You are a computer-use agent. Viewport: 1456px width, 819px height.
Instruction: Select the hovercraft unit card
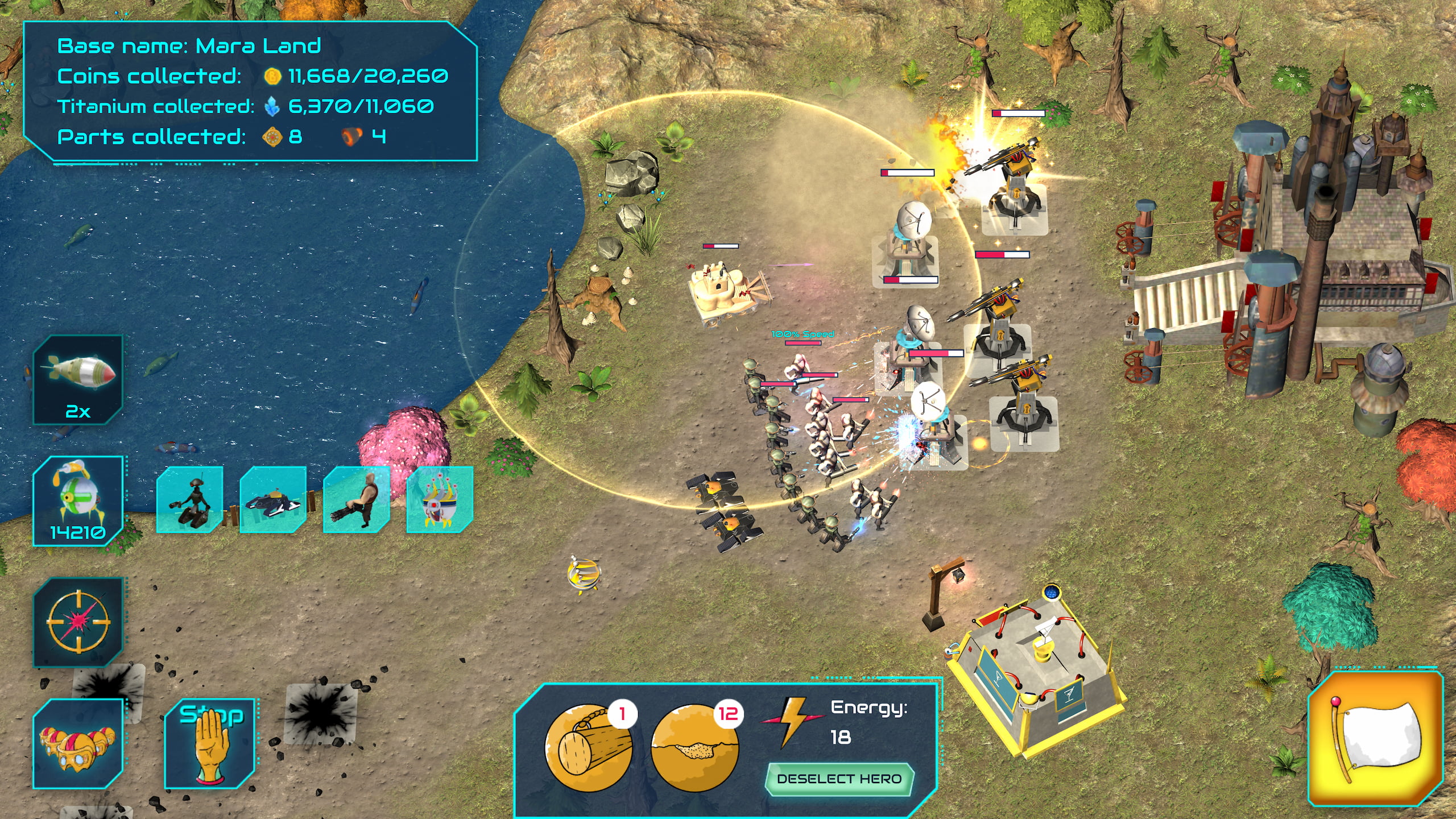[273, 499]
